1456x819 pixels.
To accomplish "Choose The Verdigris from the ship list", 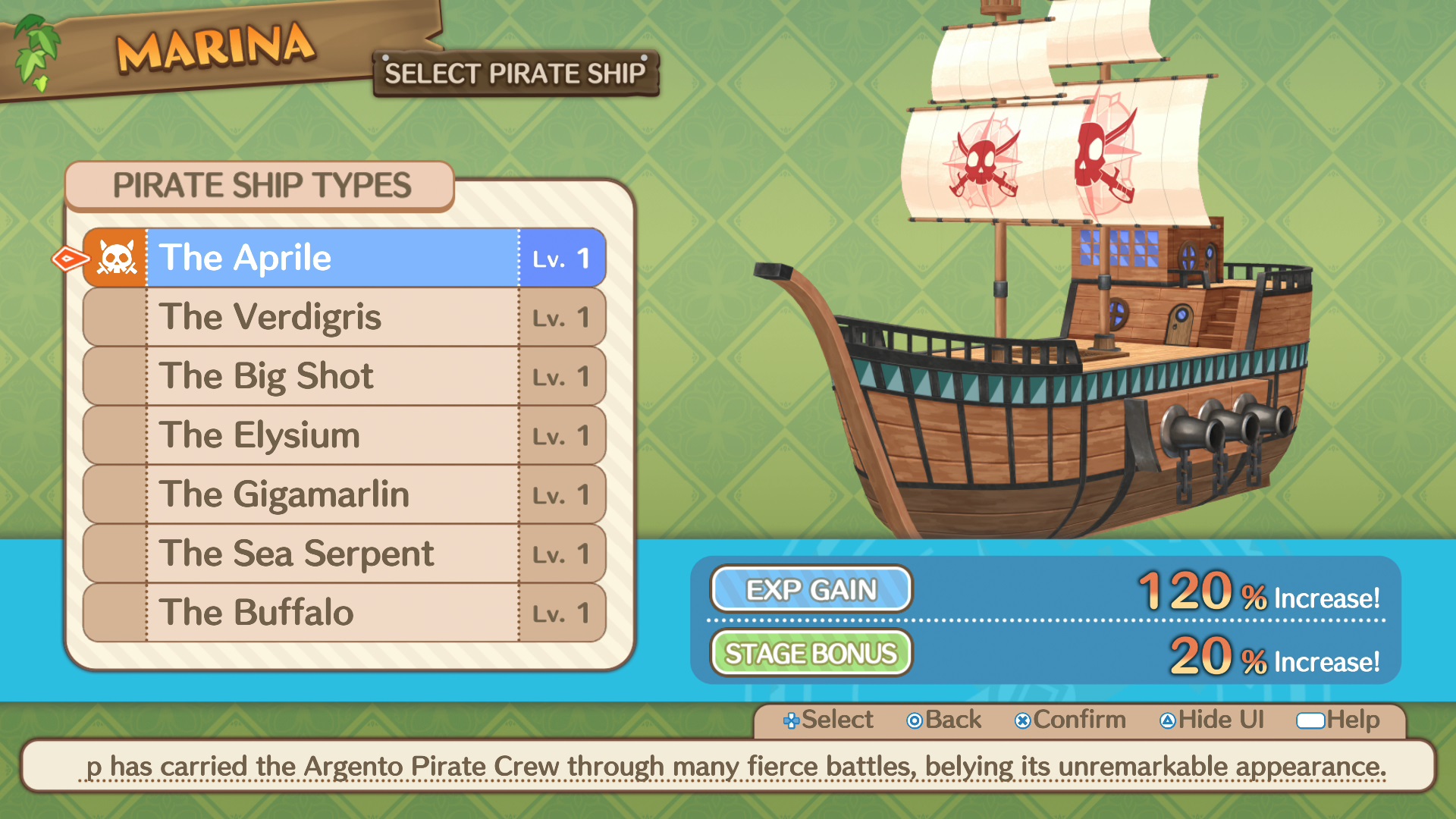I will point(334,317).
